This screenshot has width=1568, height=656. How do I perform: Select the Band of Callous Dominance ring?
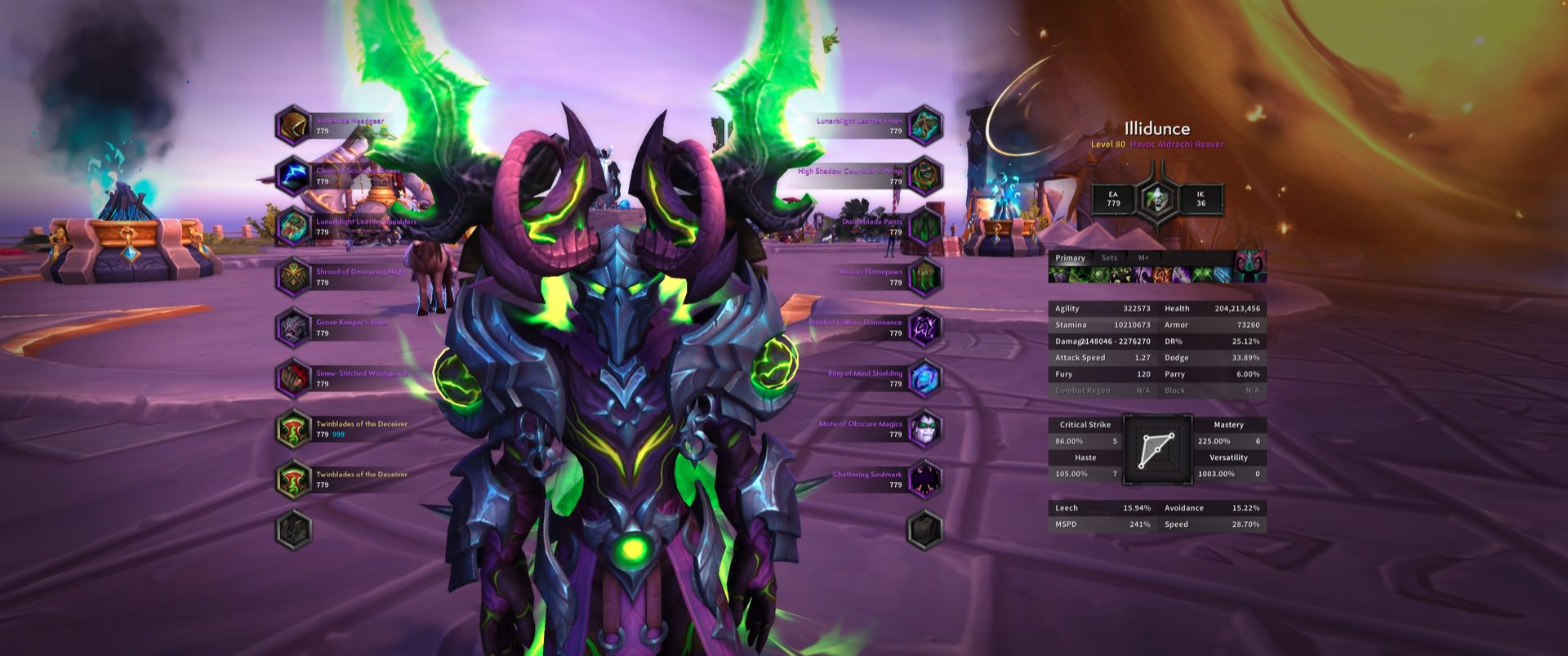coord(925,328)
